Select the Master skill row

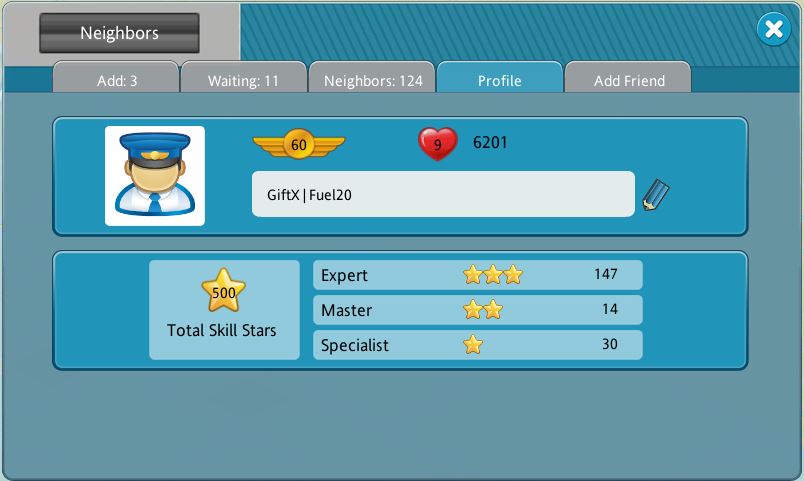pos(477,310)
